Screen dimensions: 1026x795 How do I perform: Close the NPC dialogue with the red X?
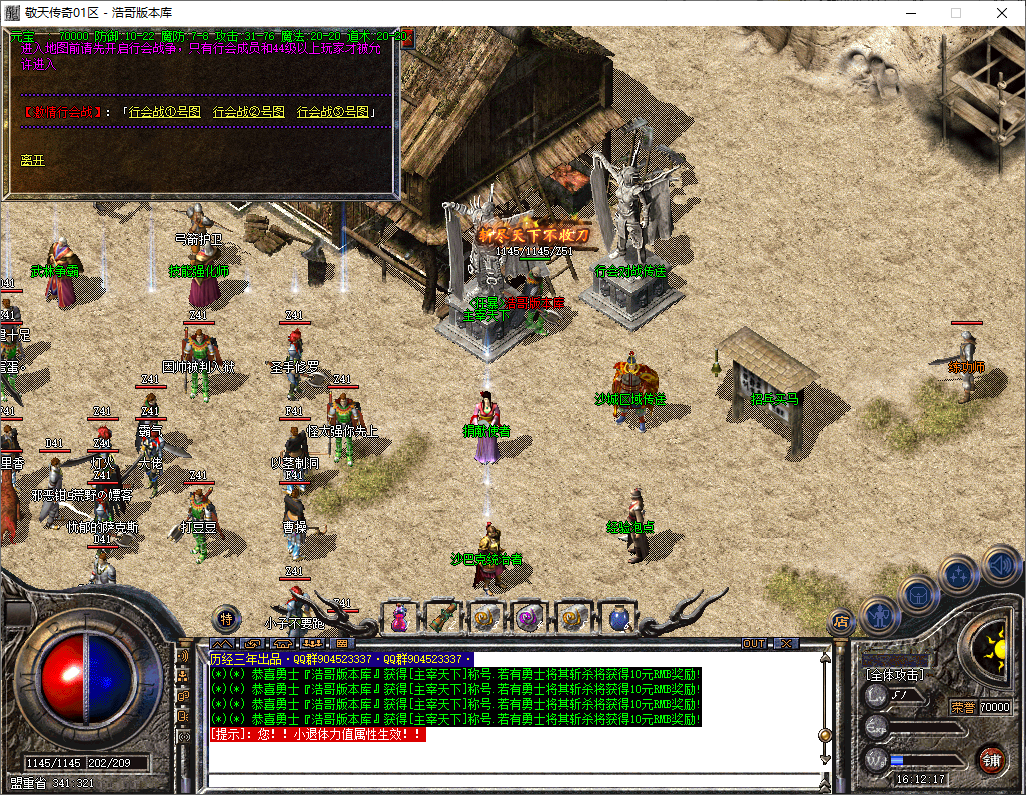point(407,36)
